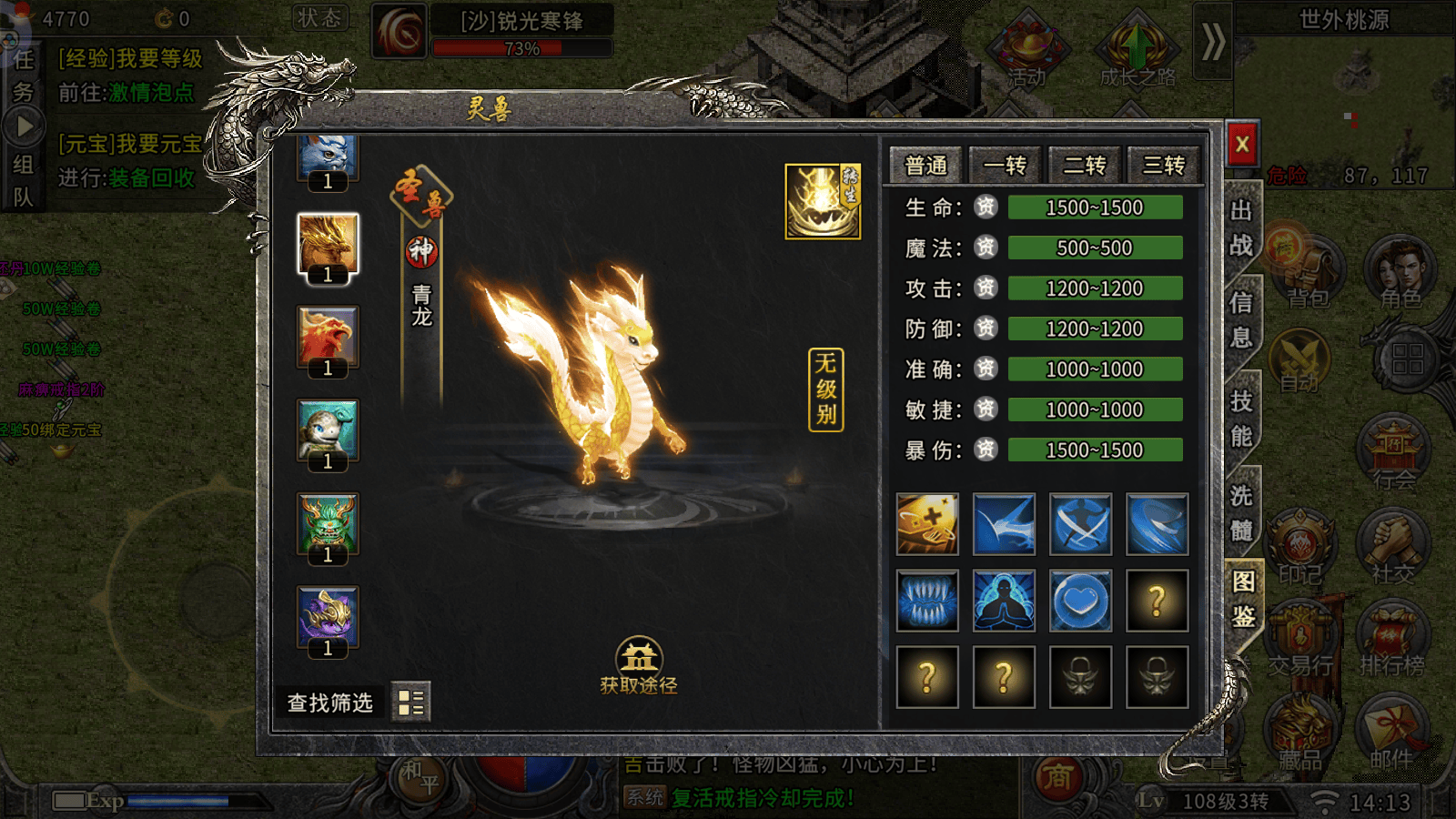This screenshot has height=819, width=1456.
Task: Select the blue heart skill icon
Action: 1080,601
